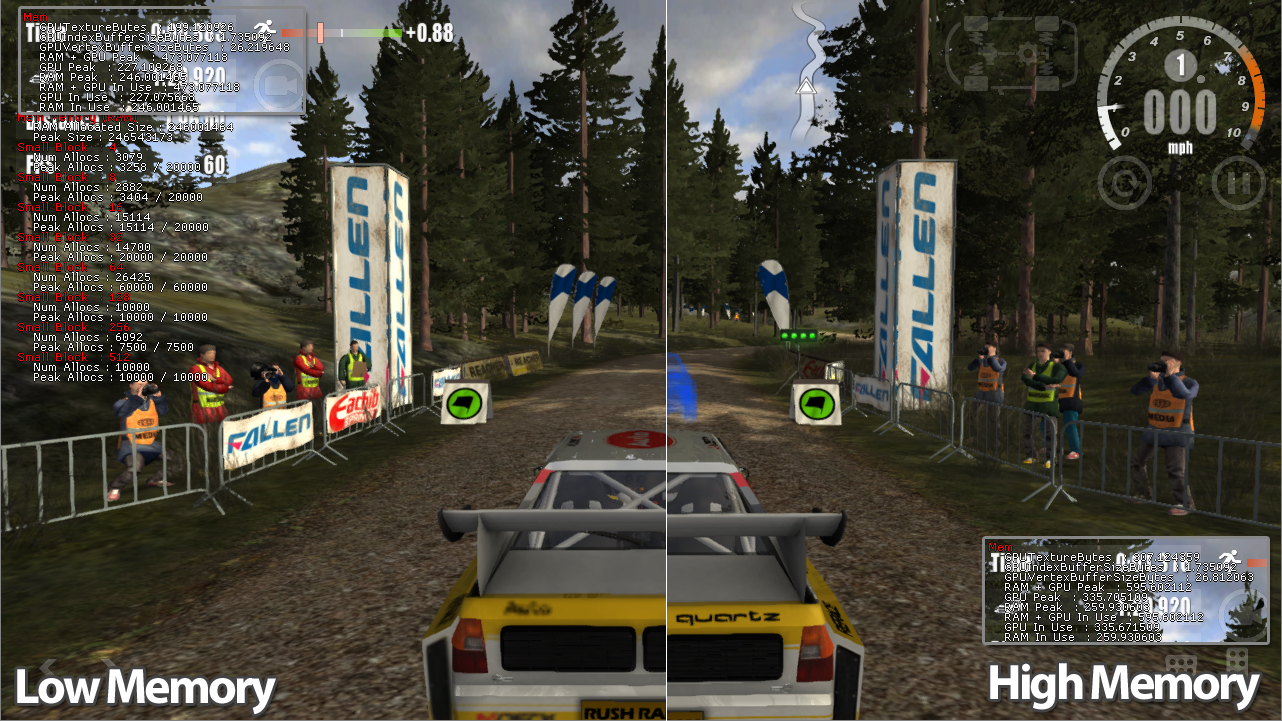
Task: Click the winding track progress map
Action: coord(808,70)
